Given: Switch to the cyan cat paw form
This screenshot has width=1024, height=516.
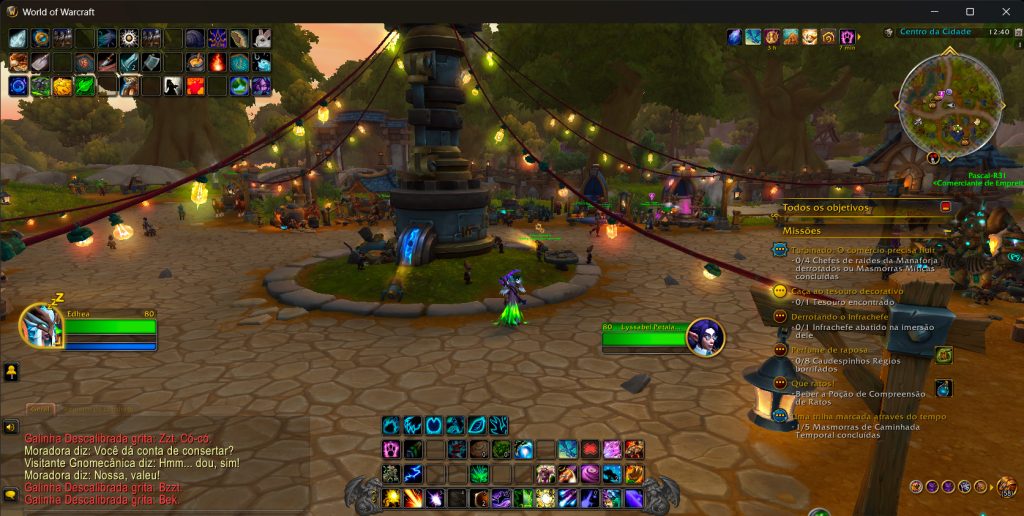Looking at the screenshot, I should (390, 425).
